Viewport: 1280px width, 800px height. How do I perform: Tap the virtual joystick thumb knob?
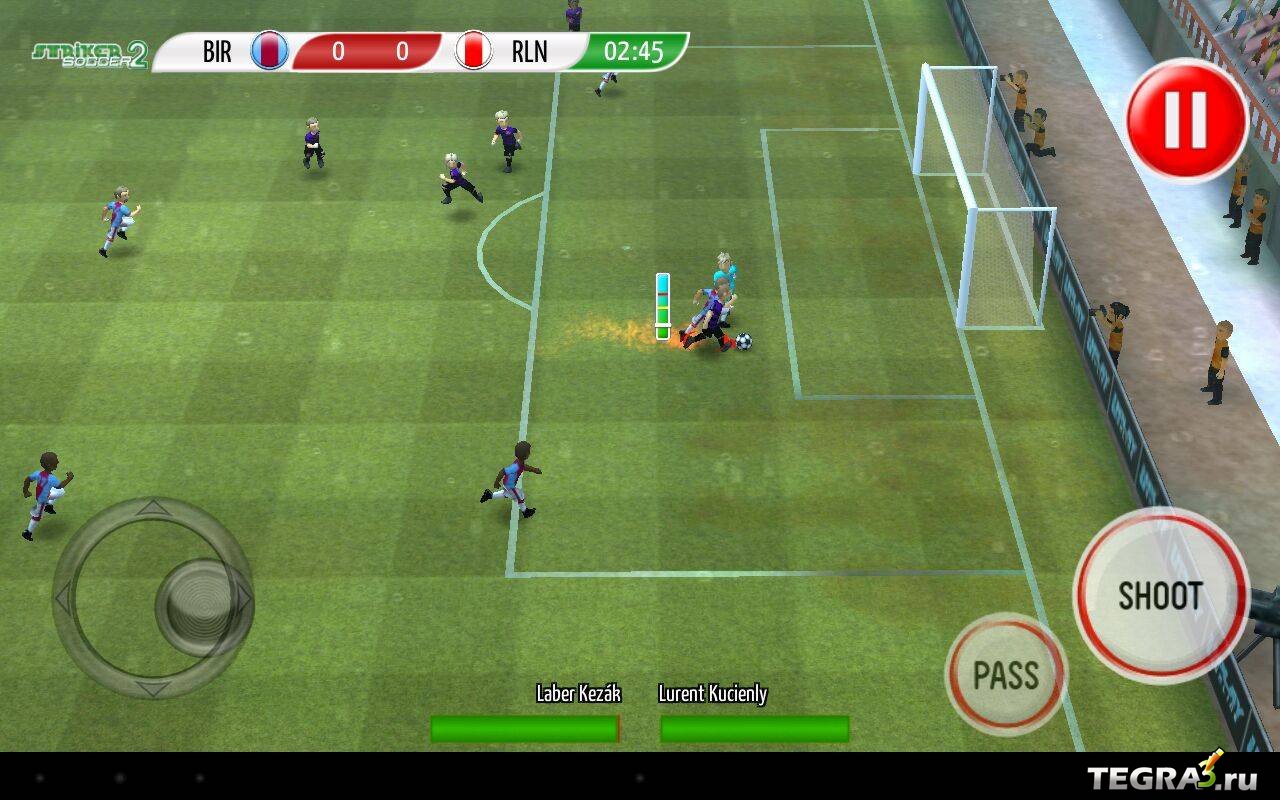pos(199,605)
